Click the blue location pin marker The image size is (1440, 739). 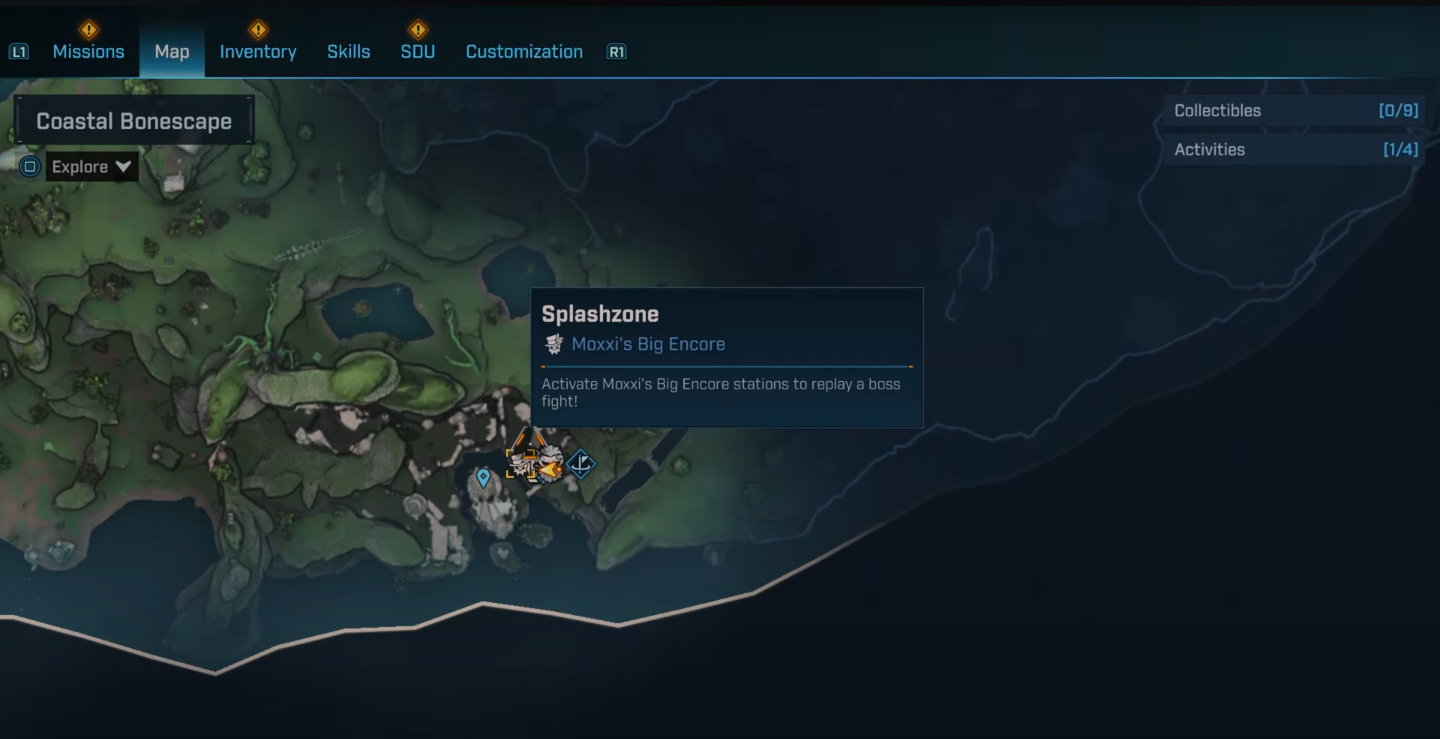484,478
